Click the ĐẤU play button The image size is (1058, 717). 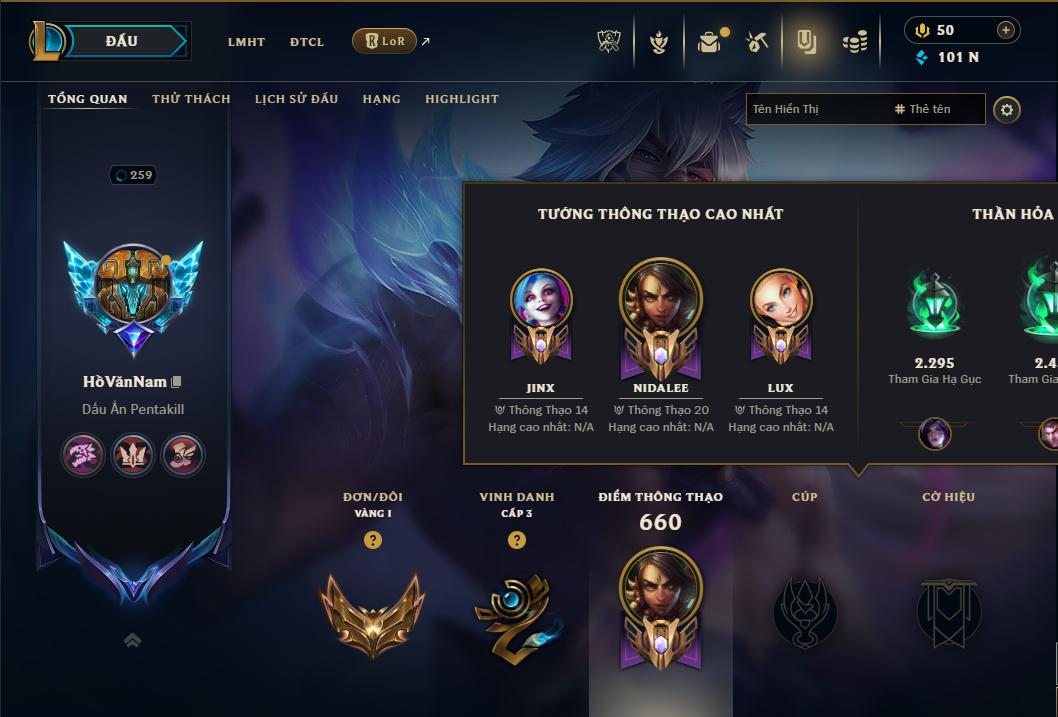[x=122, y=41]
